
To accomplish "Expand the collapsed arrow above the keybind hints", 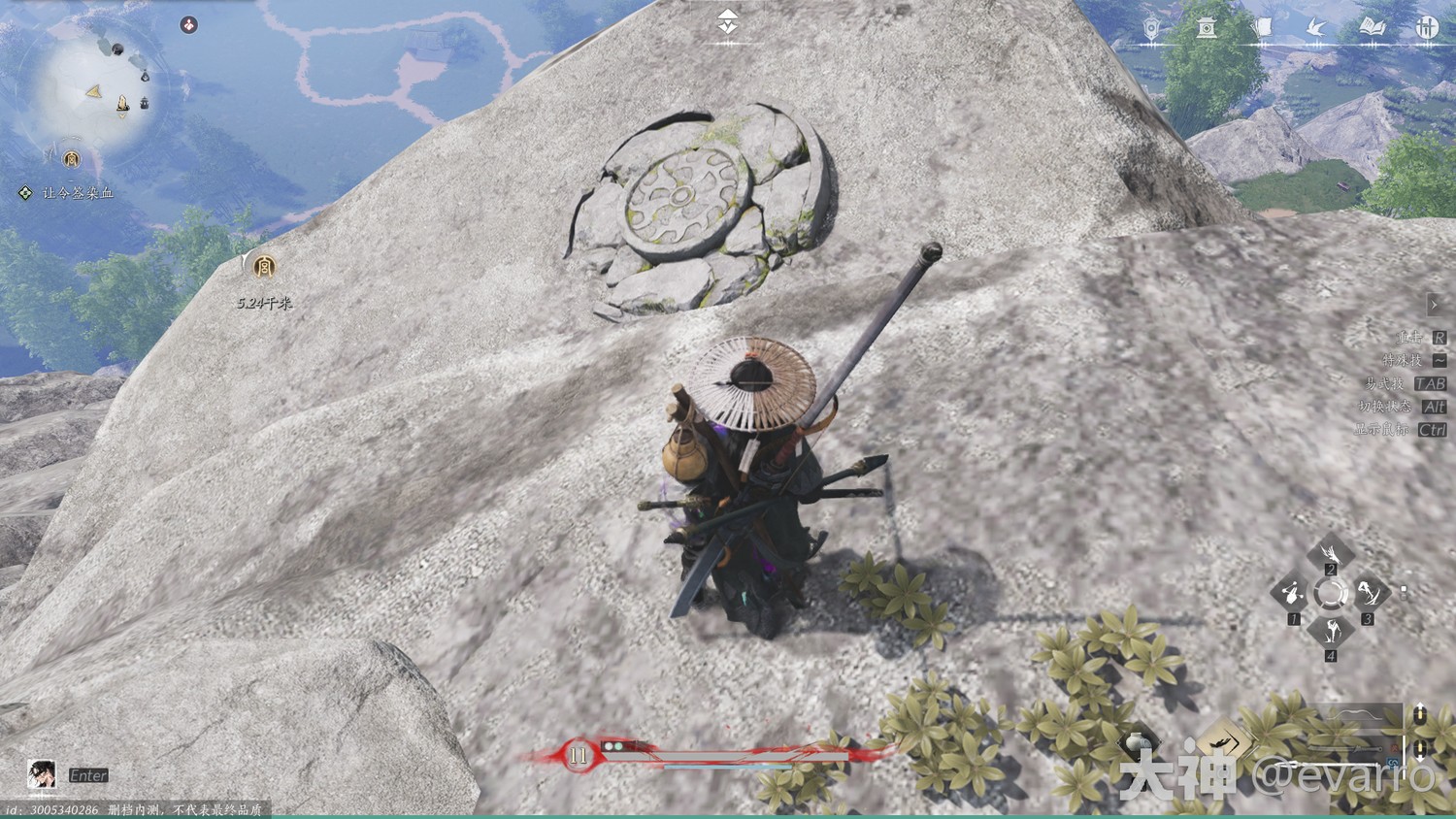I will pyautogui.click(x=1435, y=305).
